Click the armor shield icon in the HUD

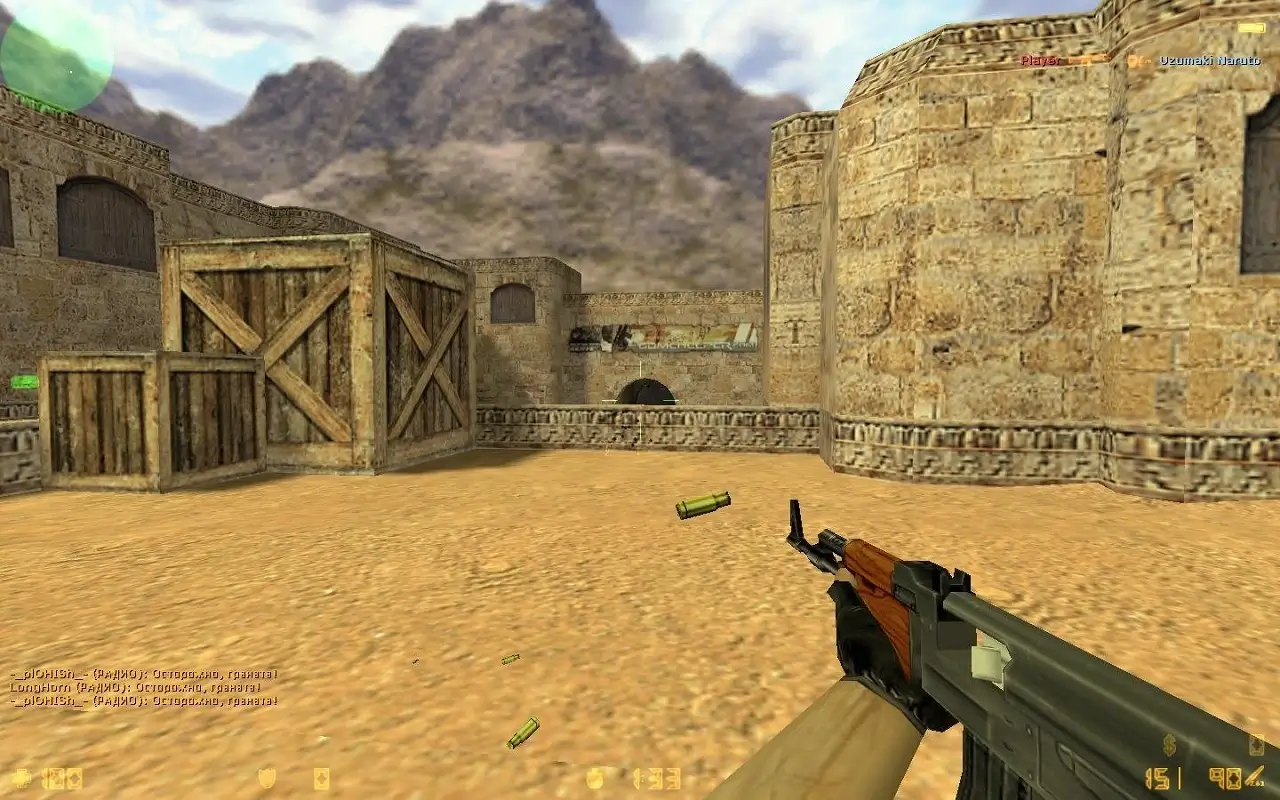point(266,777)
